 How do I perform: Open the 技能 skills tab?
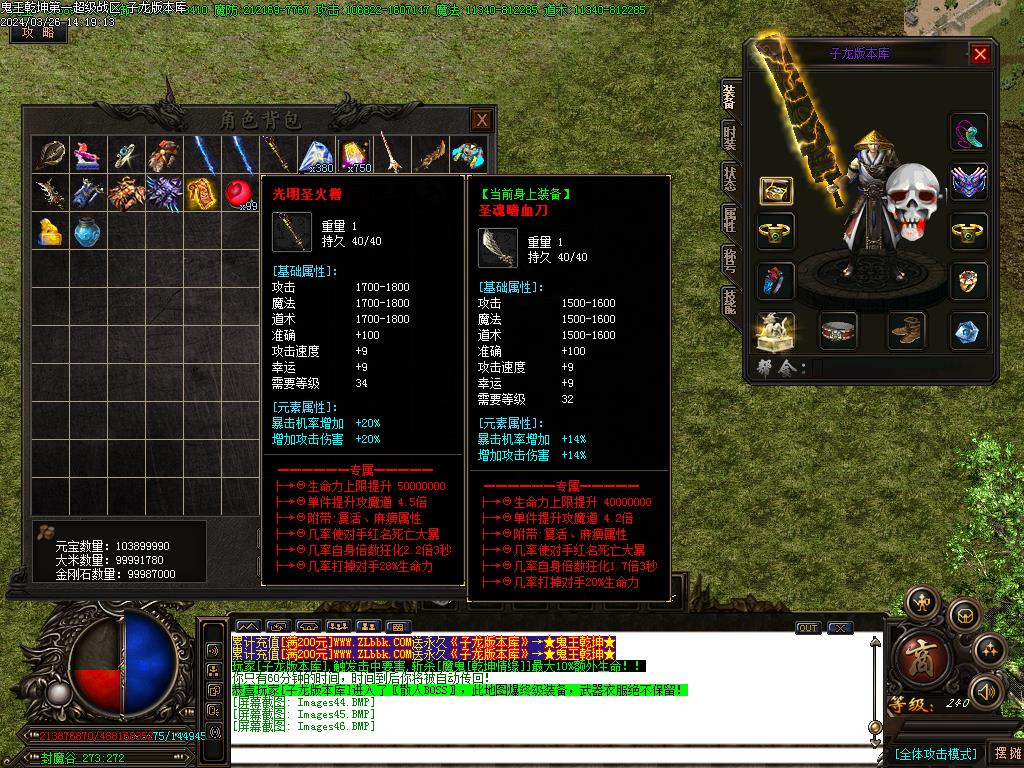(x=729, y=301)
